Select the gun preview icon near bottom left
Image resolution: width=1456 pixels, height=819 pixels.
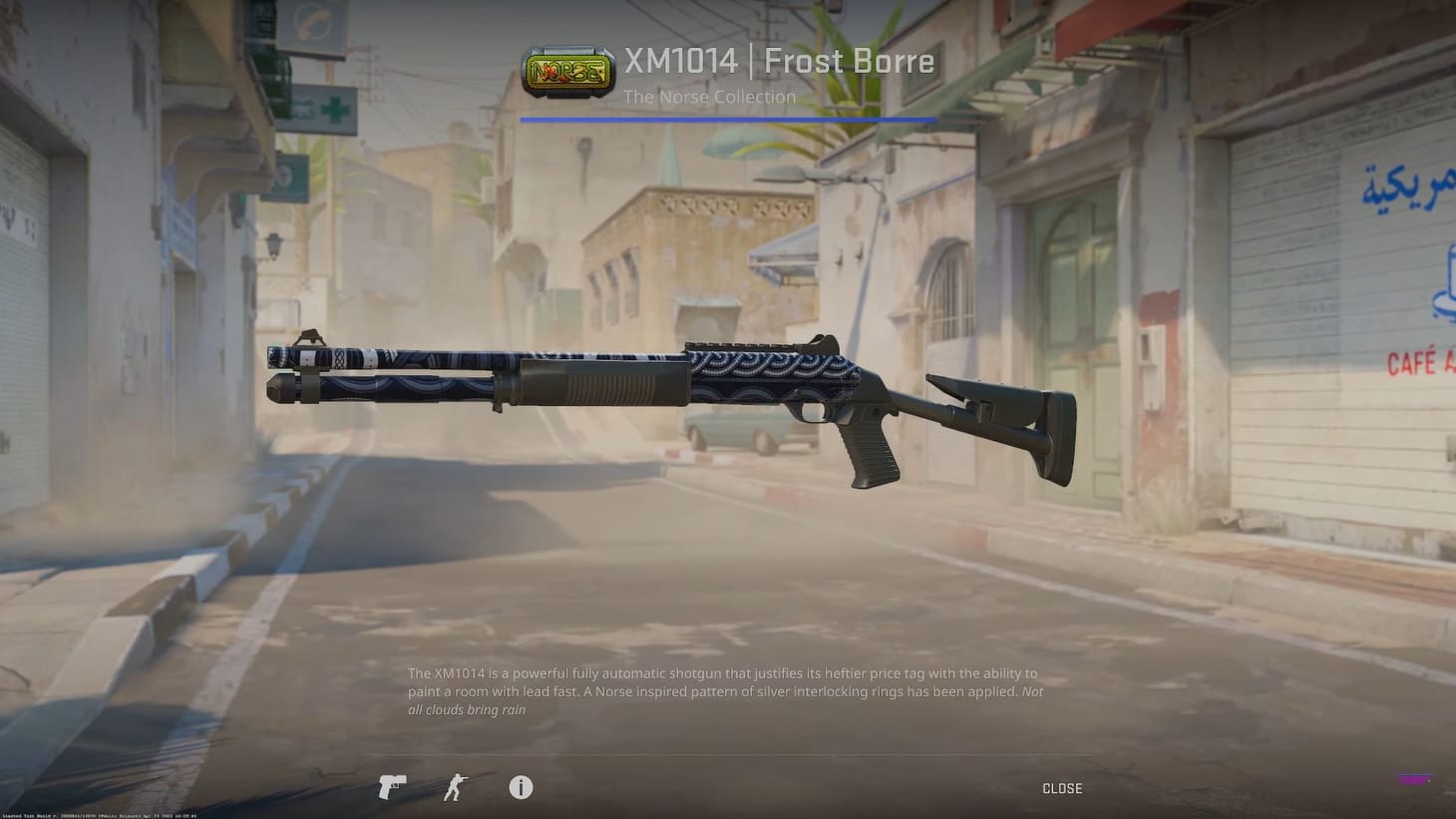click(390, 788)
